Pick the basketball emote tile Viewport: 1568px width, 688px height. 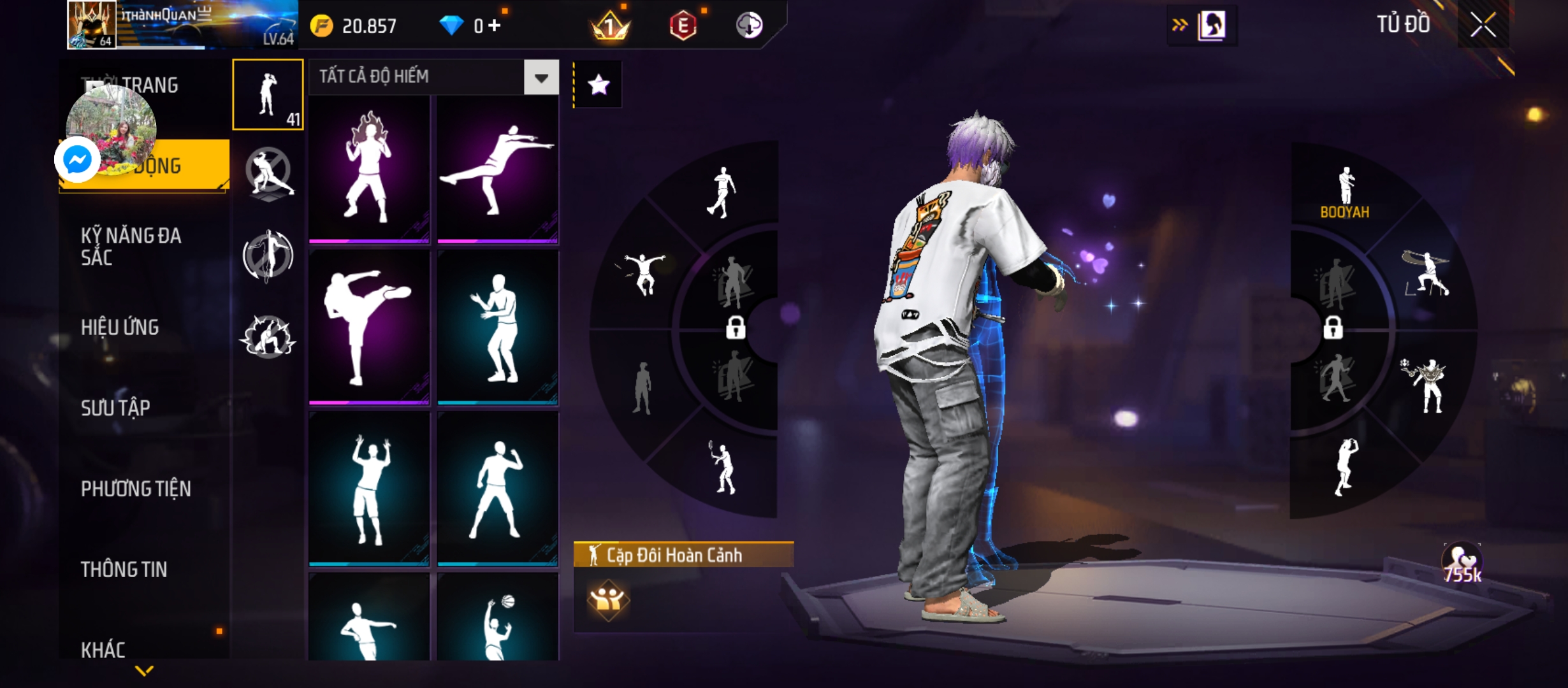(498, 619)
